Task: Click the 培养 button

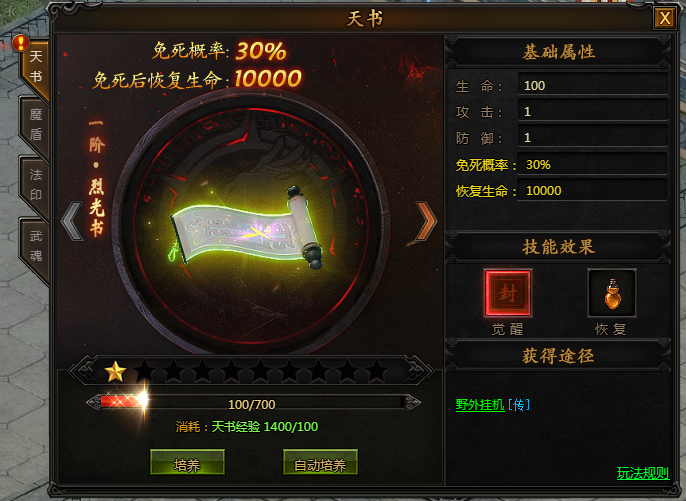Action: (187, 464)
